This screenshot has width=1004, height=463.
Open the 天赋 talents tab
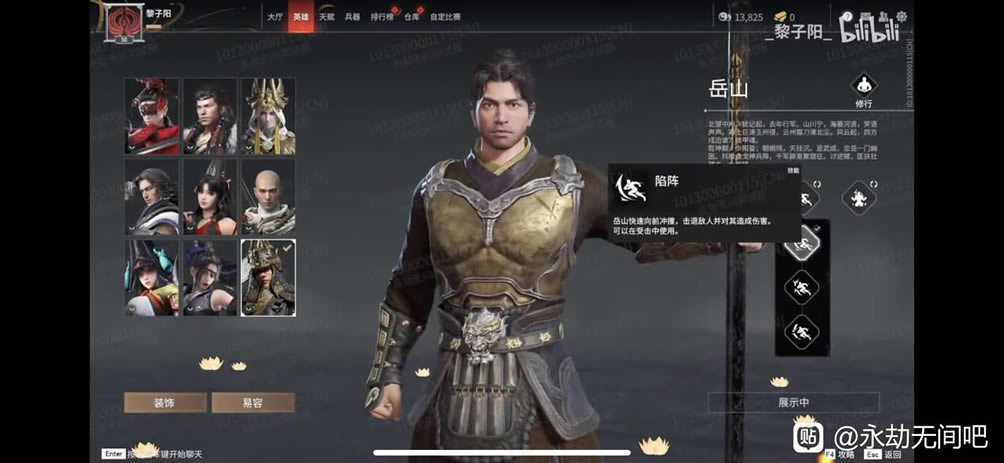click(327, 17)
